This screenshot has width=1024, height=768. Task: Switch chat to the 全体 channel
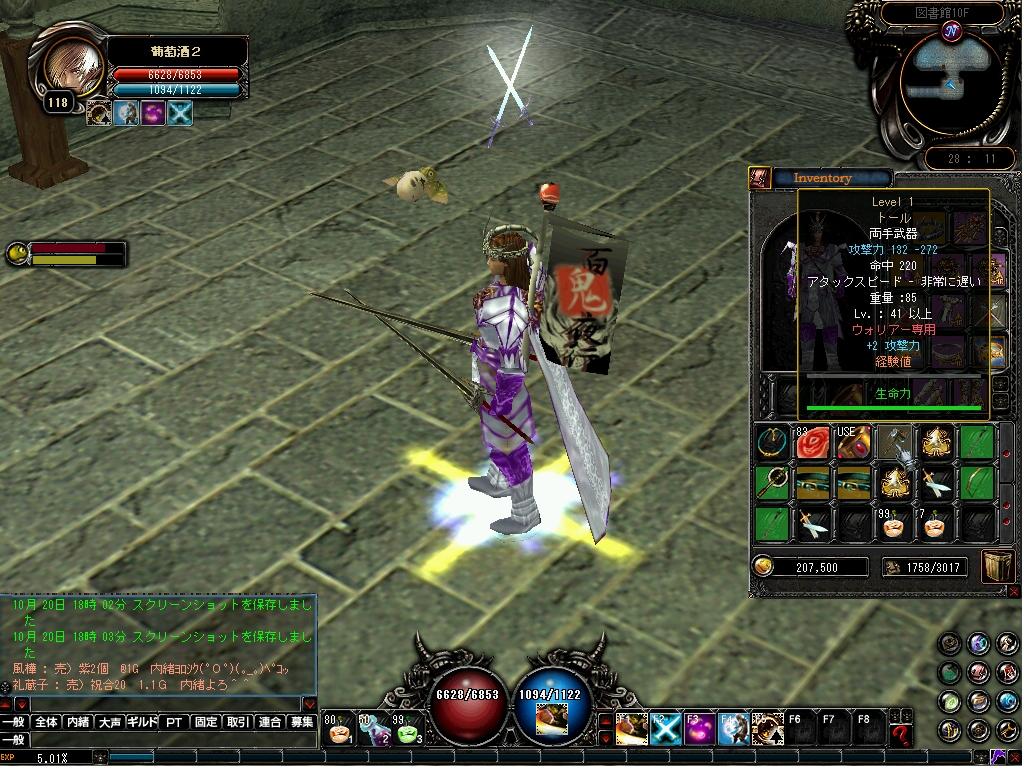click(46, 722)
